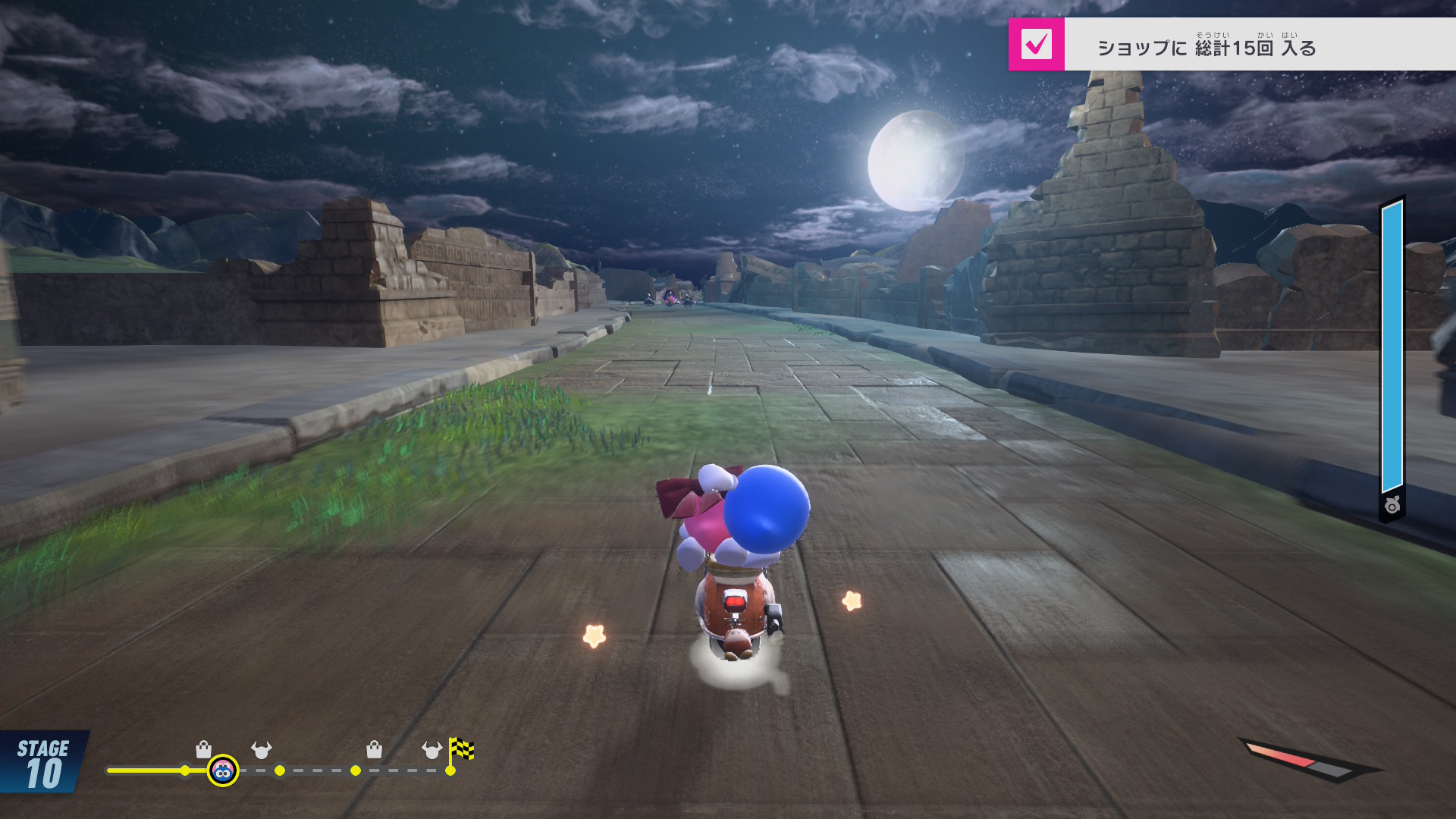The image size is (1456, 819).
Task: Click the horned boss icon right after the player marker
Action: point(262,750)
